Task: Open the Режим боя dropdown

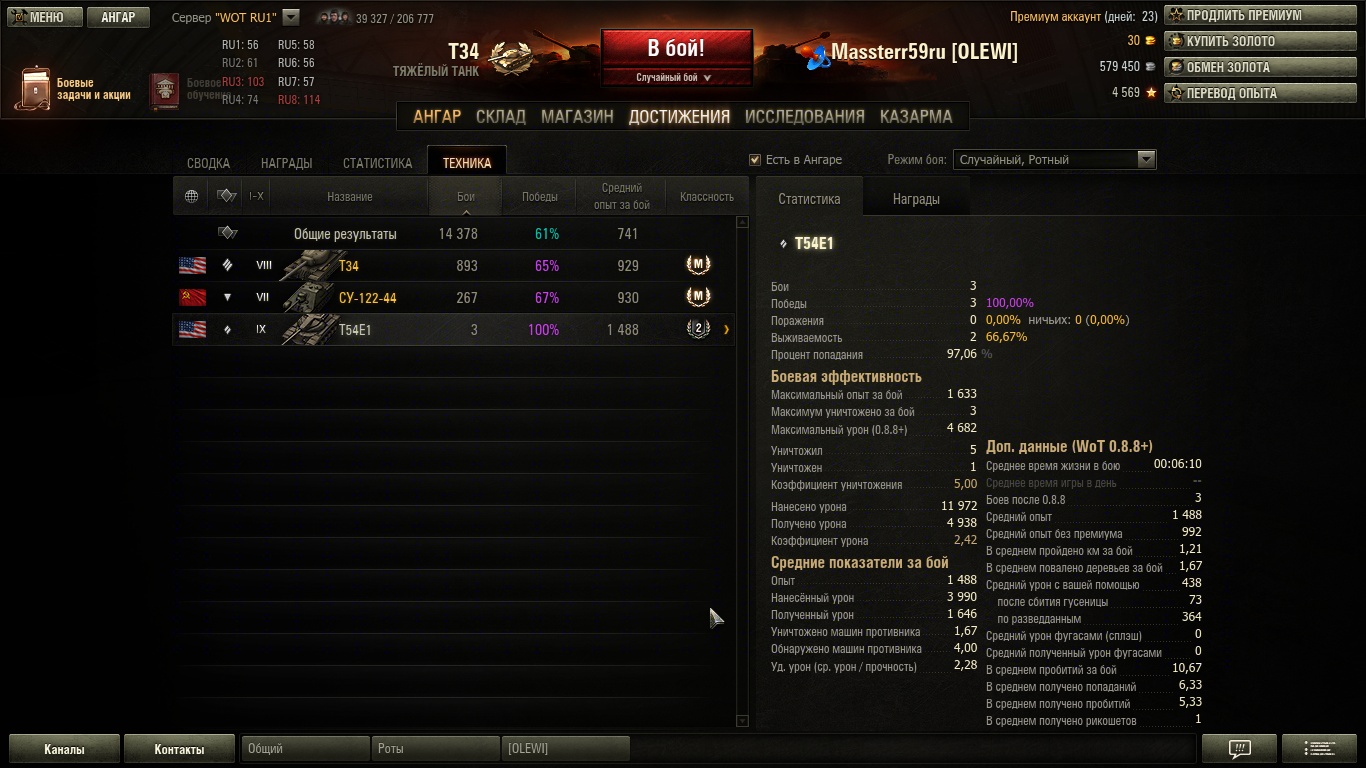Action: coord(1146,160)
